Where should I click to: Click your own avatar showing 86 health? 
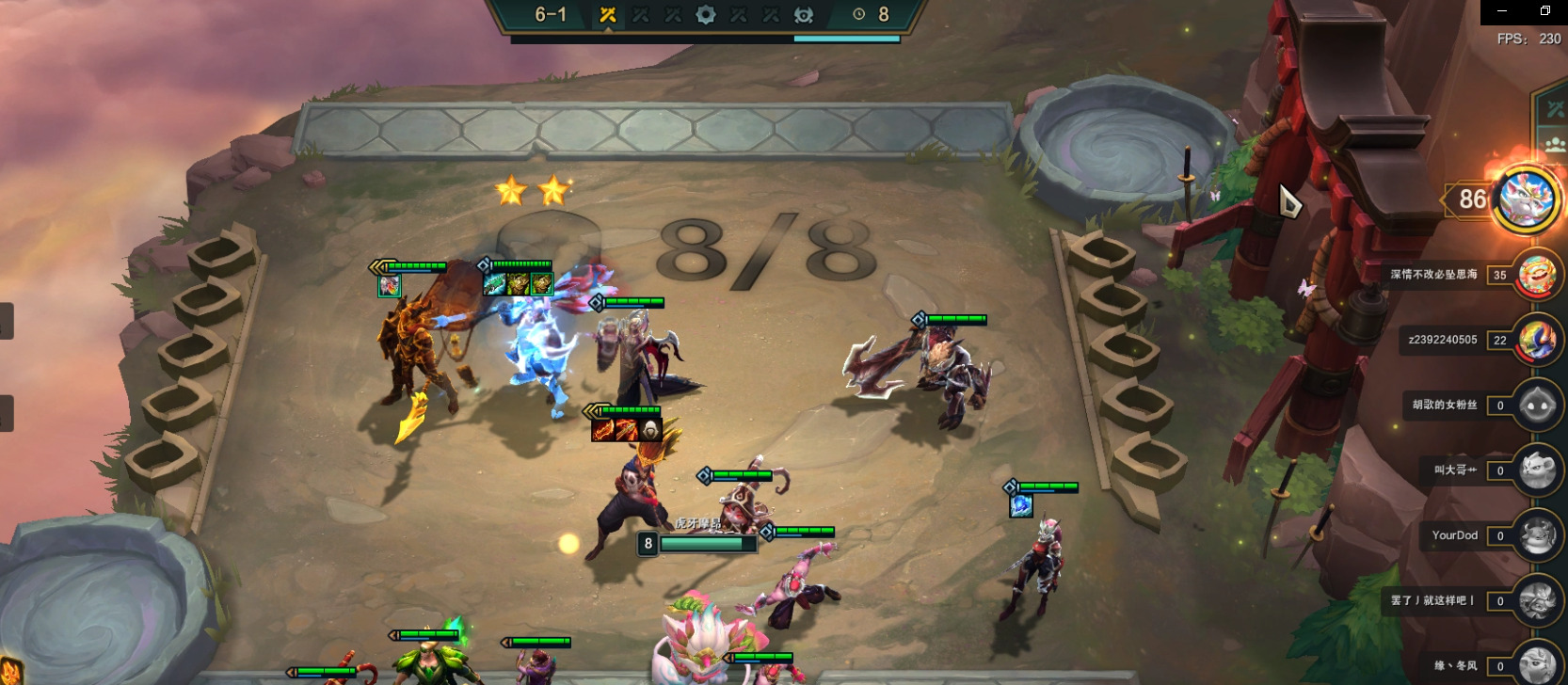click(1526, 199)
